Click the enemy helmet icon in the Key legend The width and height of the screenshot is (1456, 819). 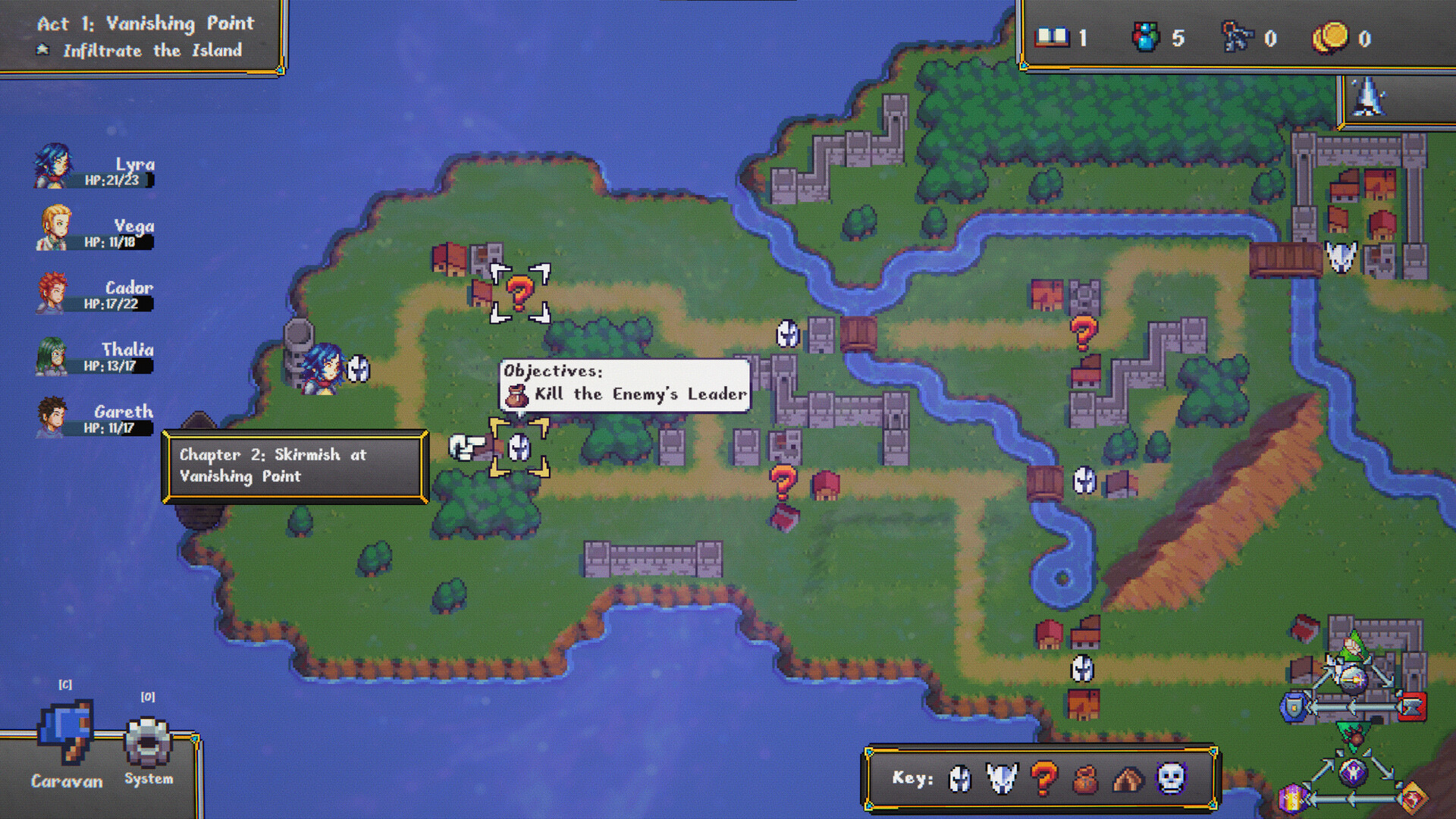[x=1001, y=779]
